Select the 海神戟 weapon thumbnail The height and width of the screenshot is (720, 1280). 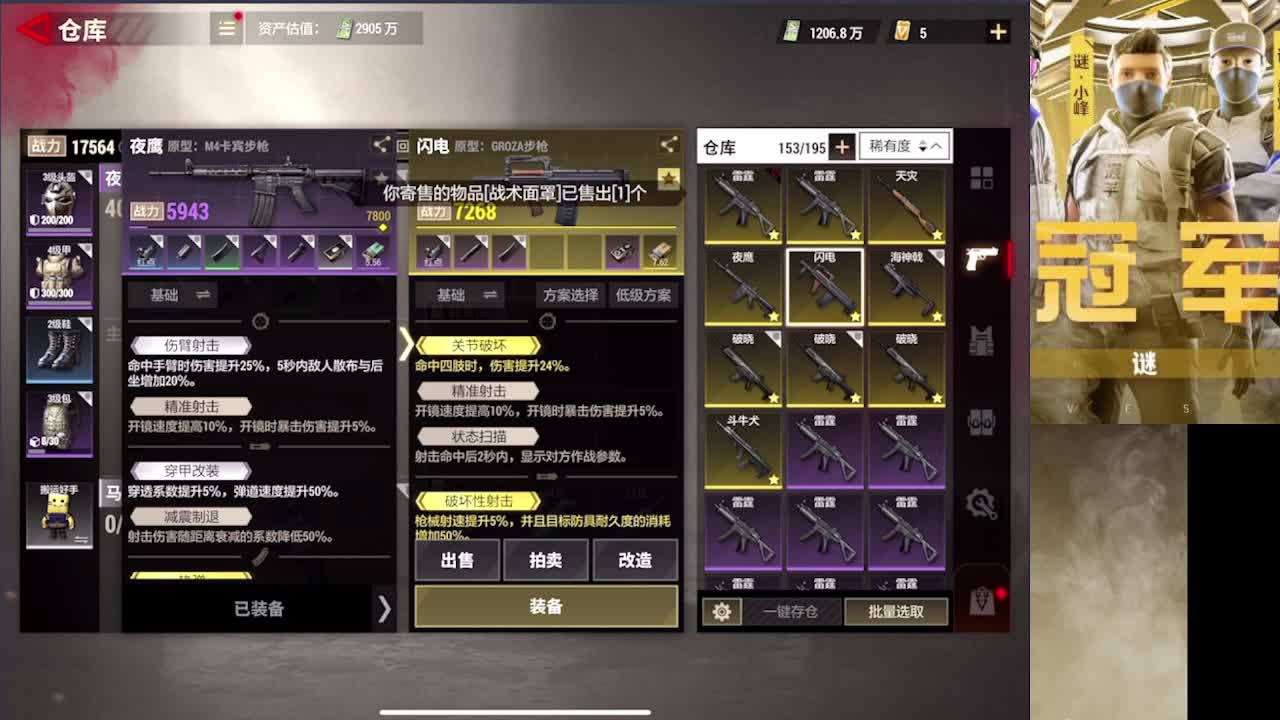[x=908, y=290]
